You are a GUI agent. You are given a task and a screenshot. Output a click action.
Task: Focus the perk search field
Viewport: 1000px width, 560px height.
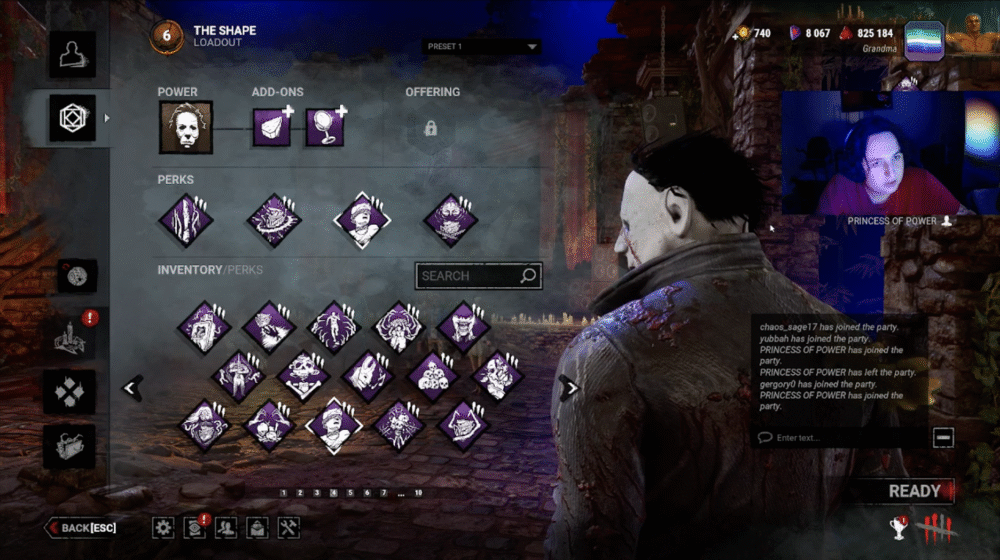pyautogui.click(x=468, y=276)
